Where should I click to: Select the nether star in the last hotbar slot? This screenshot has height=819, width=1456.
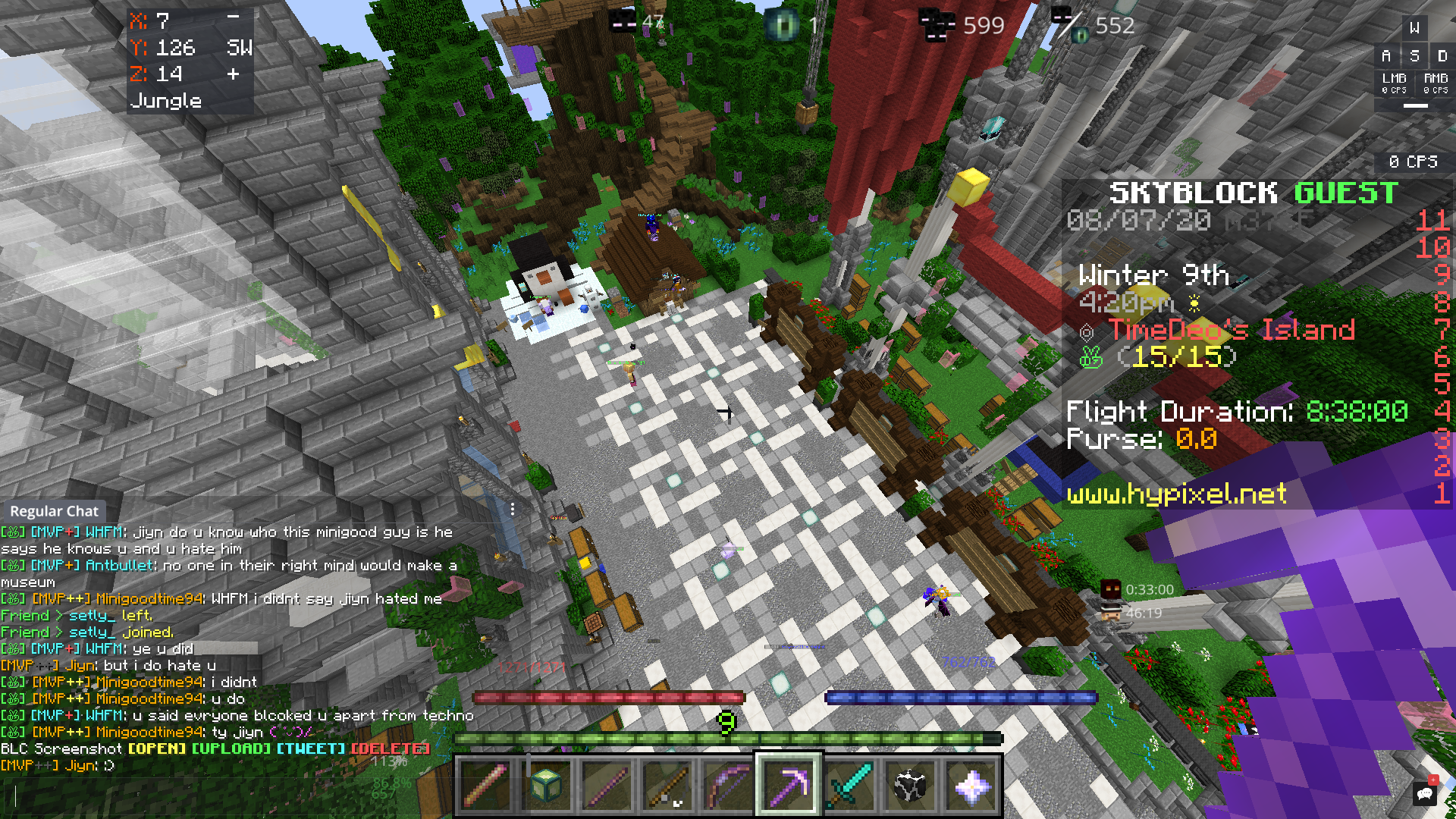coord(973,786)
